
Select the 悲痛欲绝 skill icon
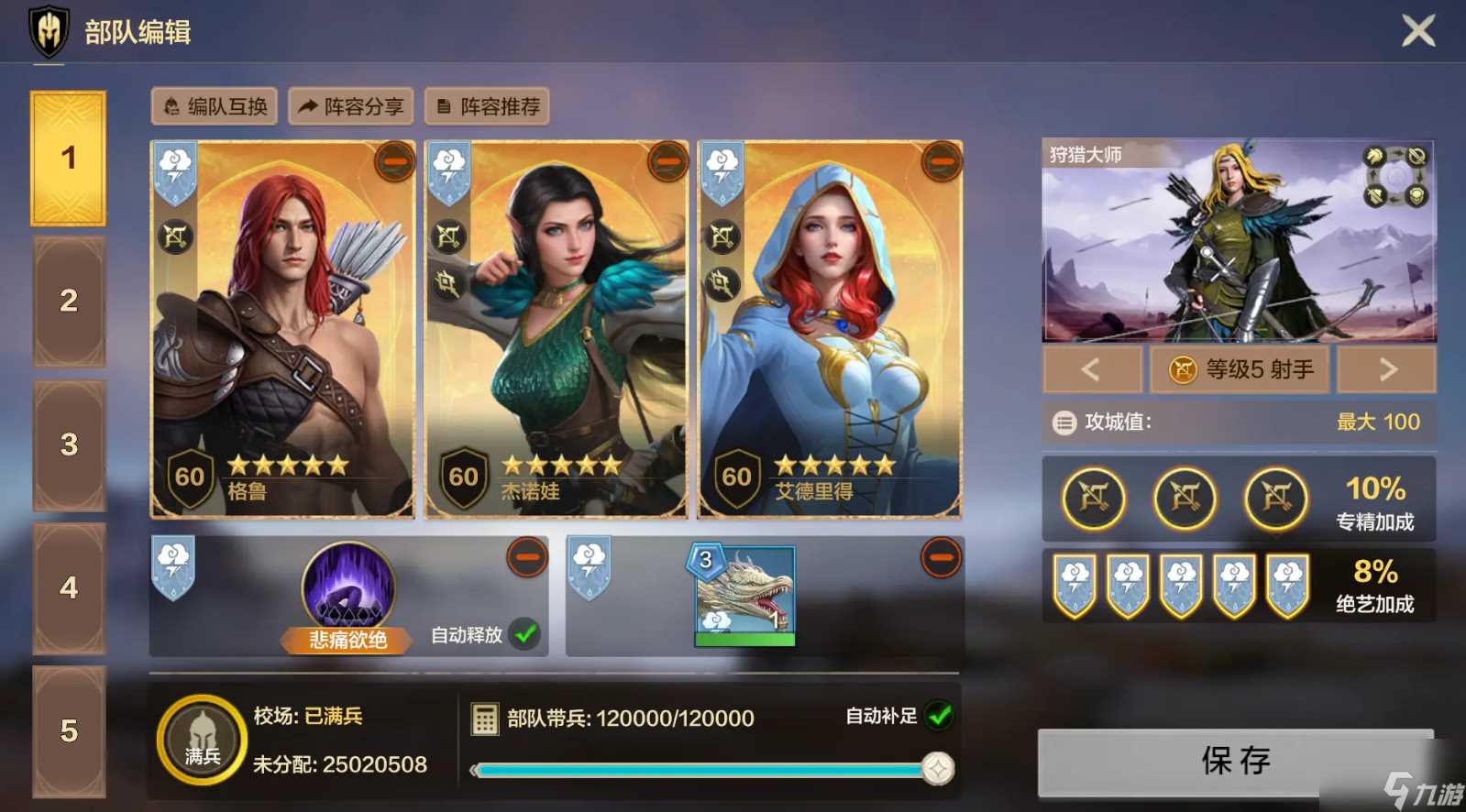348,587
